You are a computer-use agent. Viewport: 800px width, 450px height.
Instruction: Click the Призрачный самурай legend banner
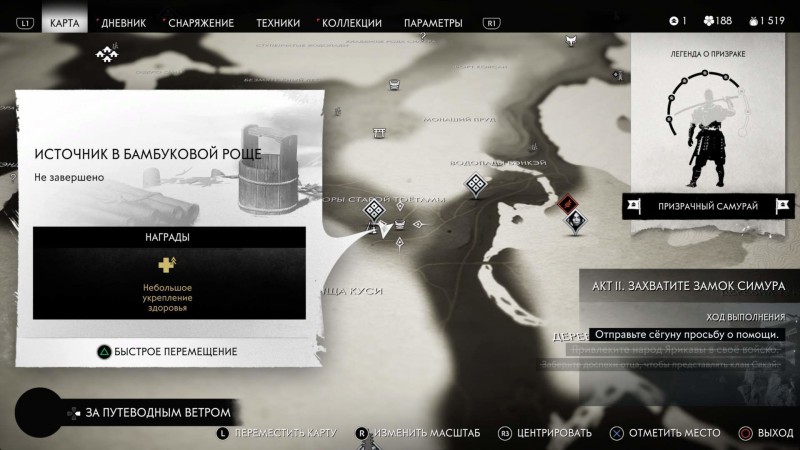coord(708,206)
